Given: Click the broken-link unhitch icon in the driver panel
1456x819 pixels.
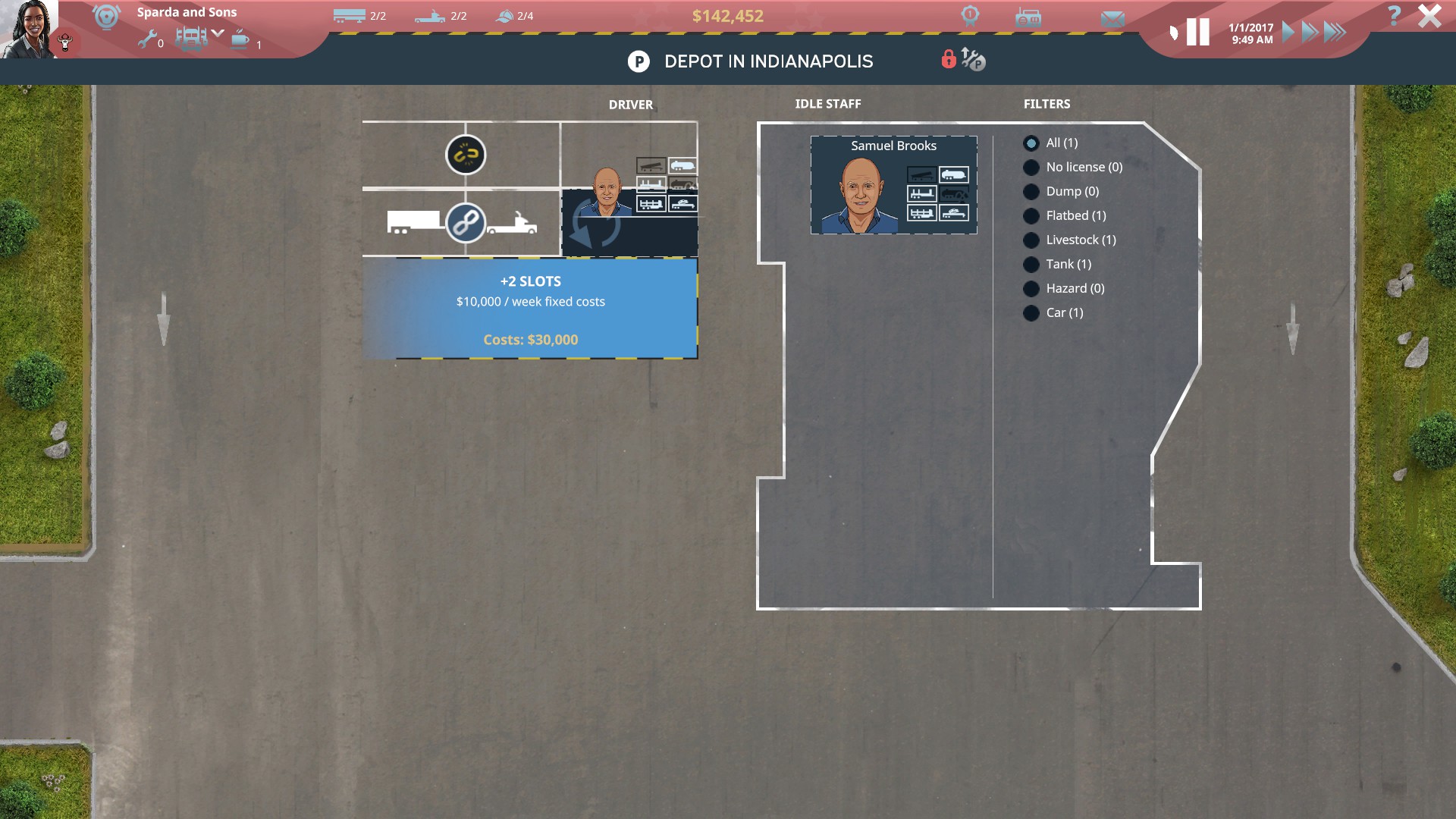Looking at the screenshot, I should tap(466, 155).
